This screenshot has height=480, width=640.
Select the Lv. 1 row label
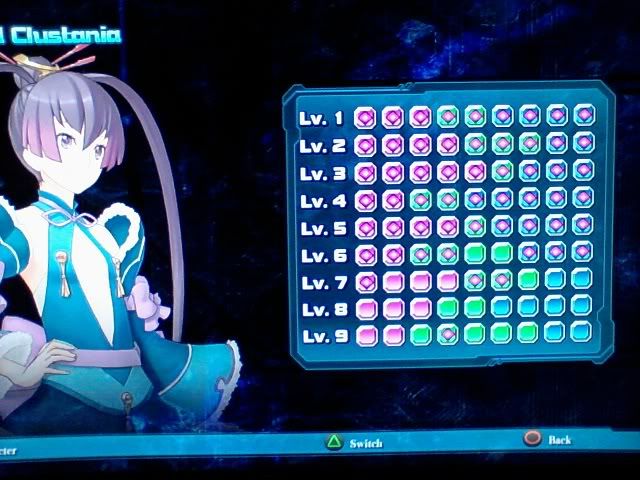pos(321,119)
